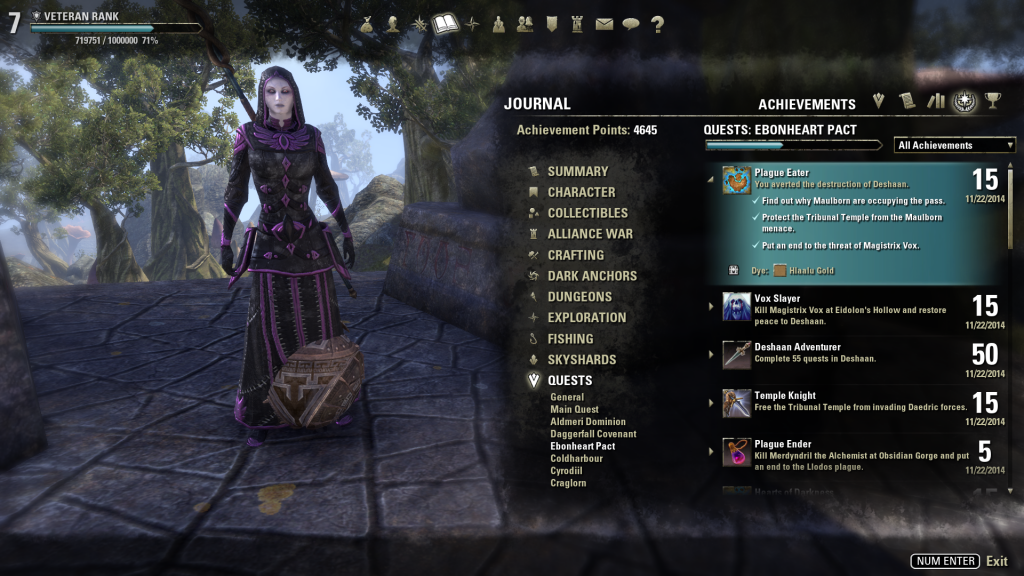
Task: Choose the Crafting achievements category
Action: (x=575, y=255)
